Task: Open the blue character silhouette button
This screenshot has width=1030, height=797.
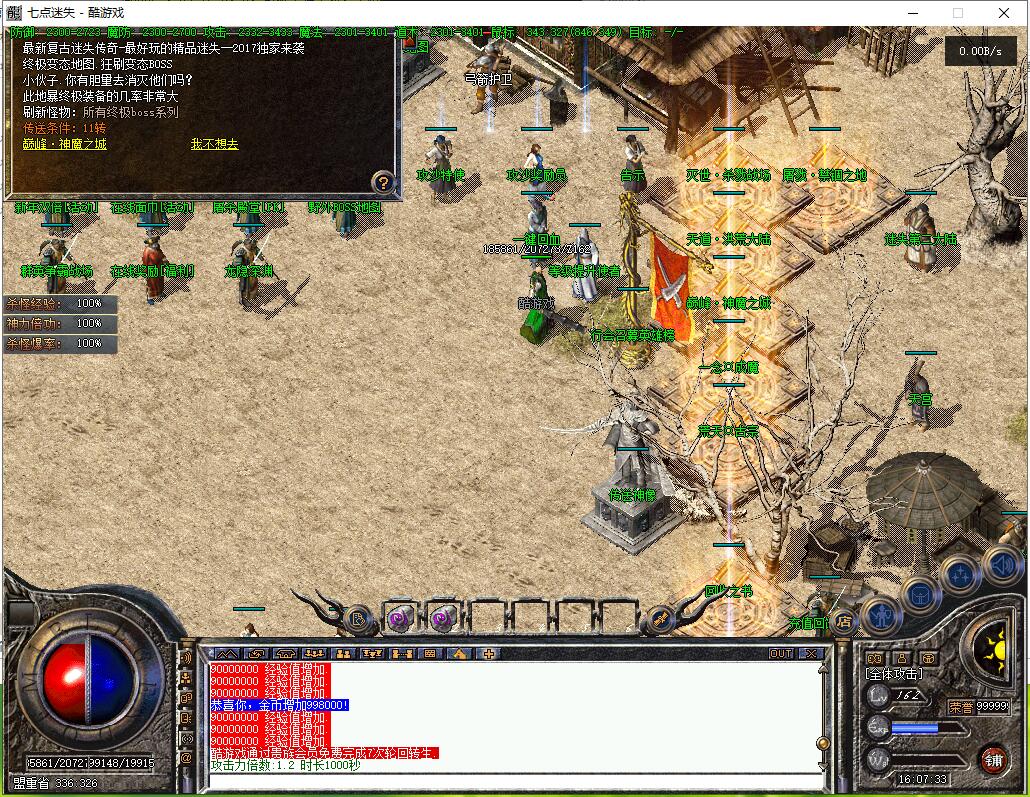Action: point(881,614)
